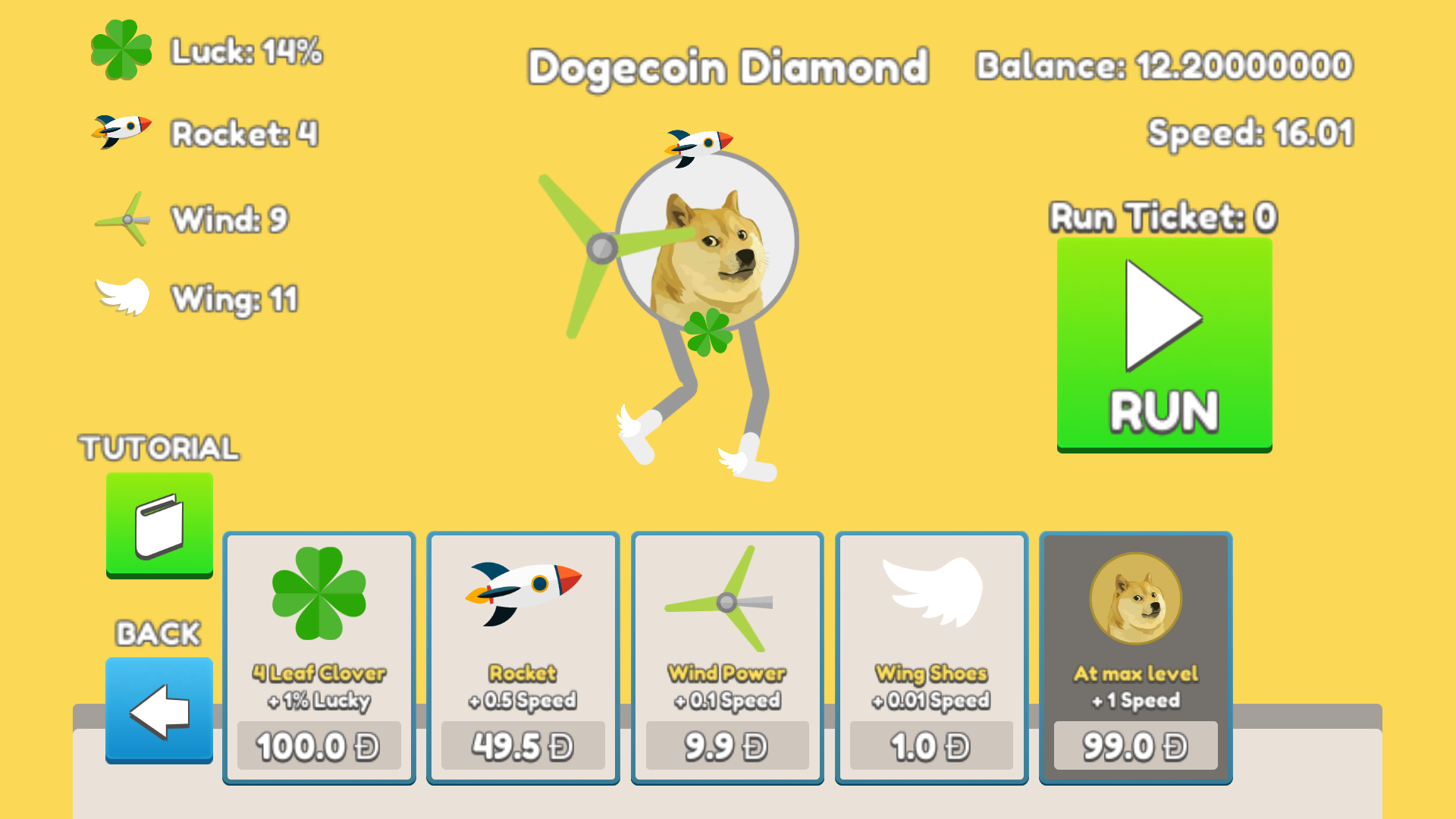1456x819 pixels.
Task: Open the Tutorial book icon
Action: (158, 525)
